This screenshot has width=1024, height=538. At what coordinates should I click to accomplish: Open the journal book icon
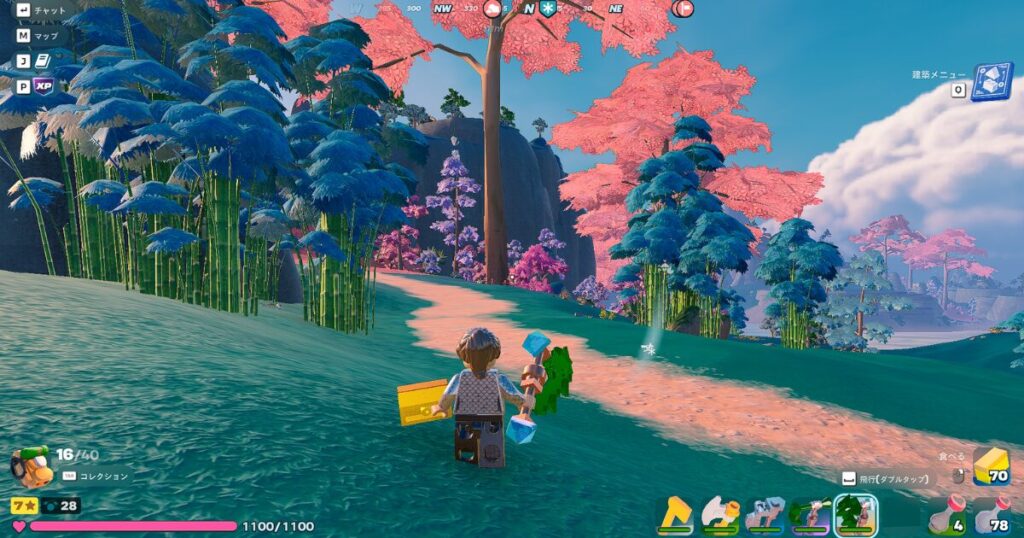point(42,61)
